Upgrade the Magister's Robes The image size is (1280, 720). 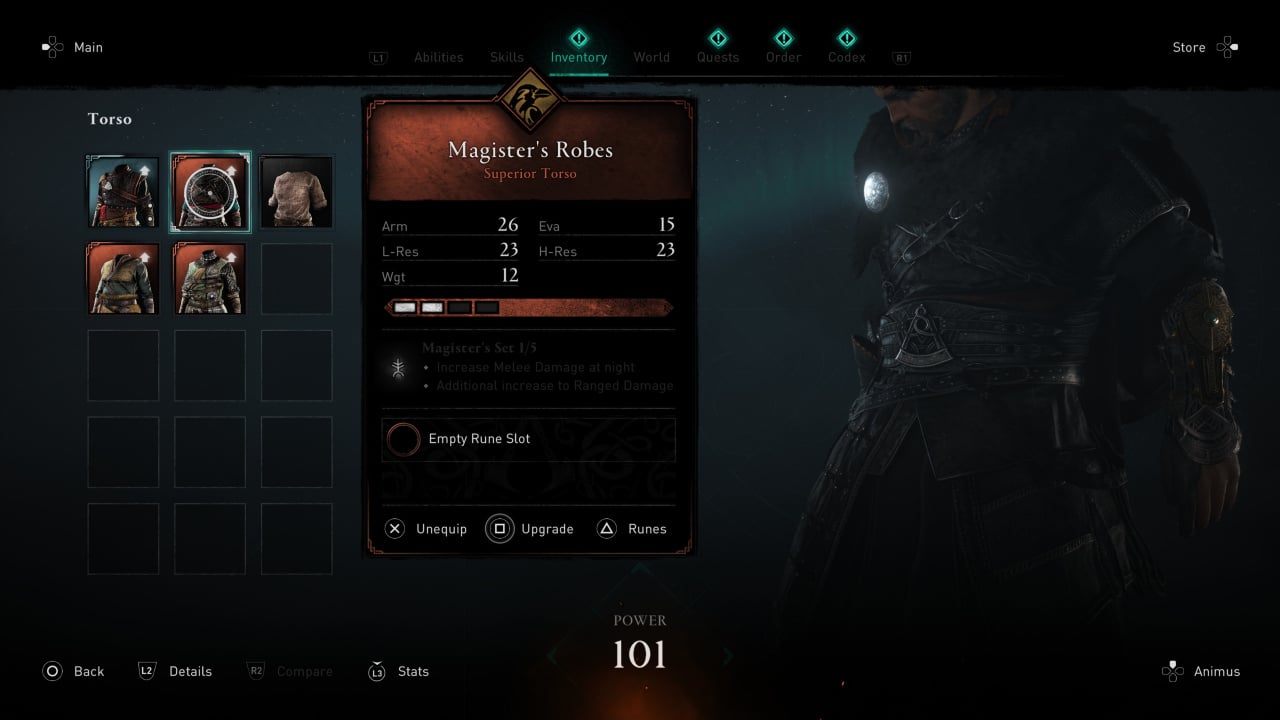point(531,529)
